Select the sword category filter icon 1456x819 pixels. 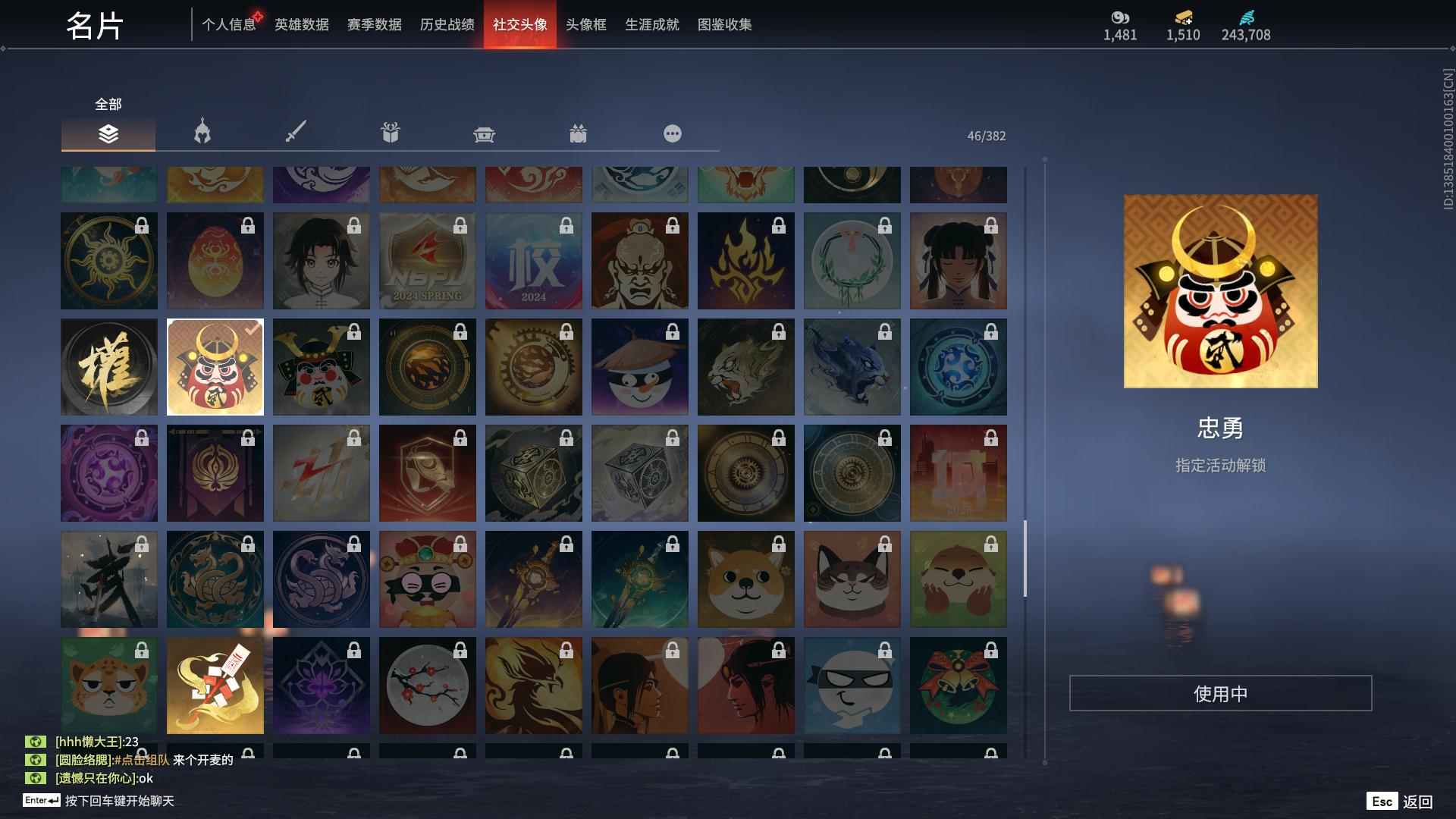coord(295,133)
